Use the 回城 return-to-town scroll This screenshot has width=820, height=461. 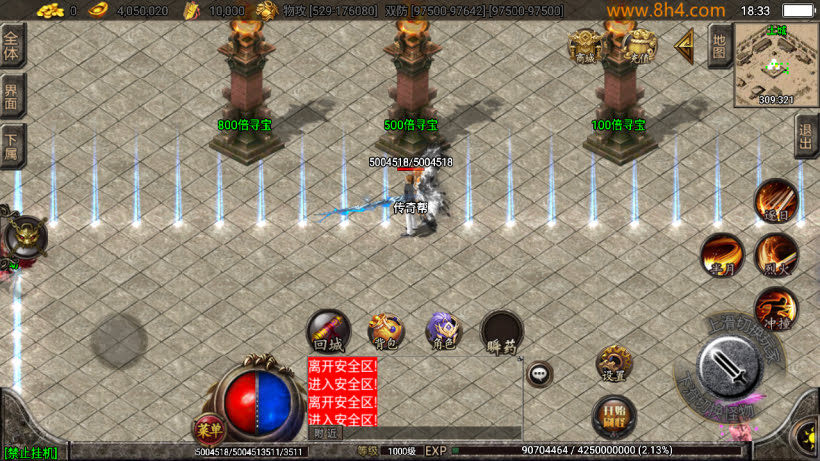click(328, 332)
